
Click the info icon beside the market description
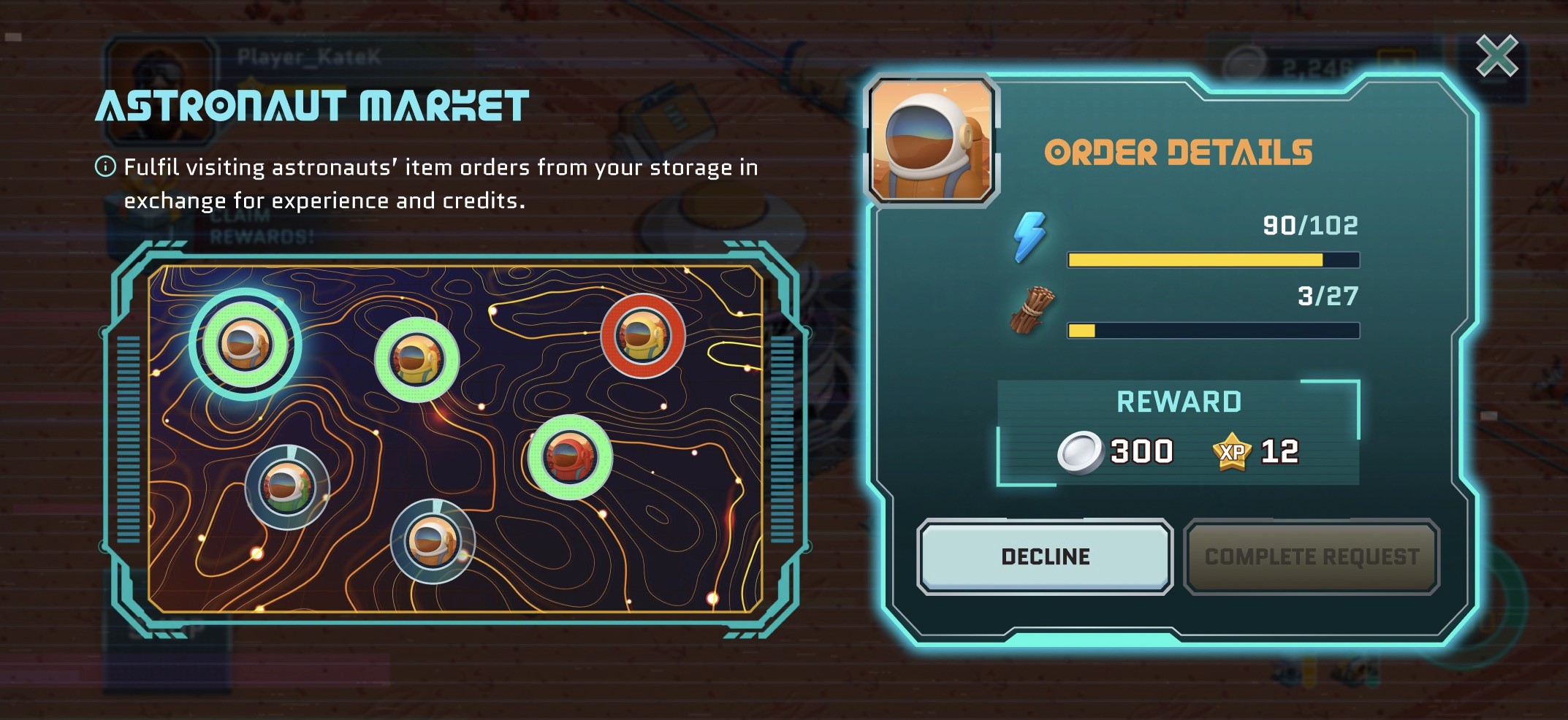[105, 167]
